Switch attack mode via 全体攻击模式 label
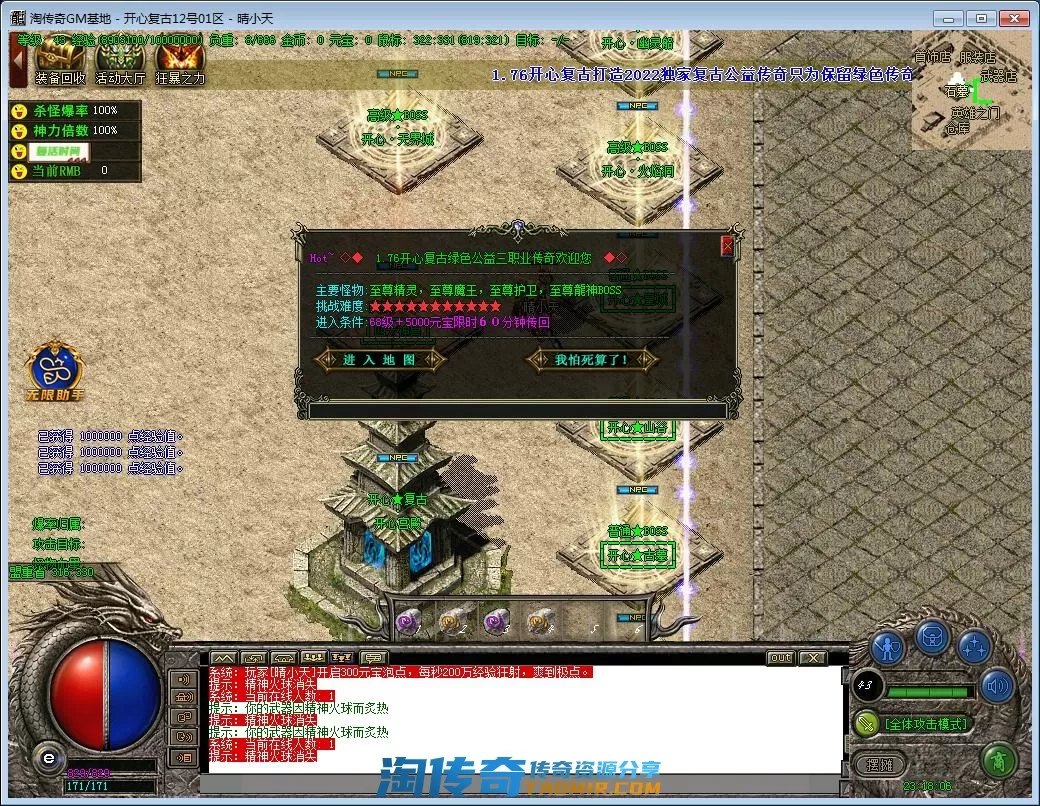 [925, 723]
